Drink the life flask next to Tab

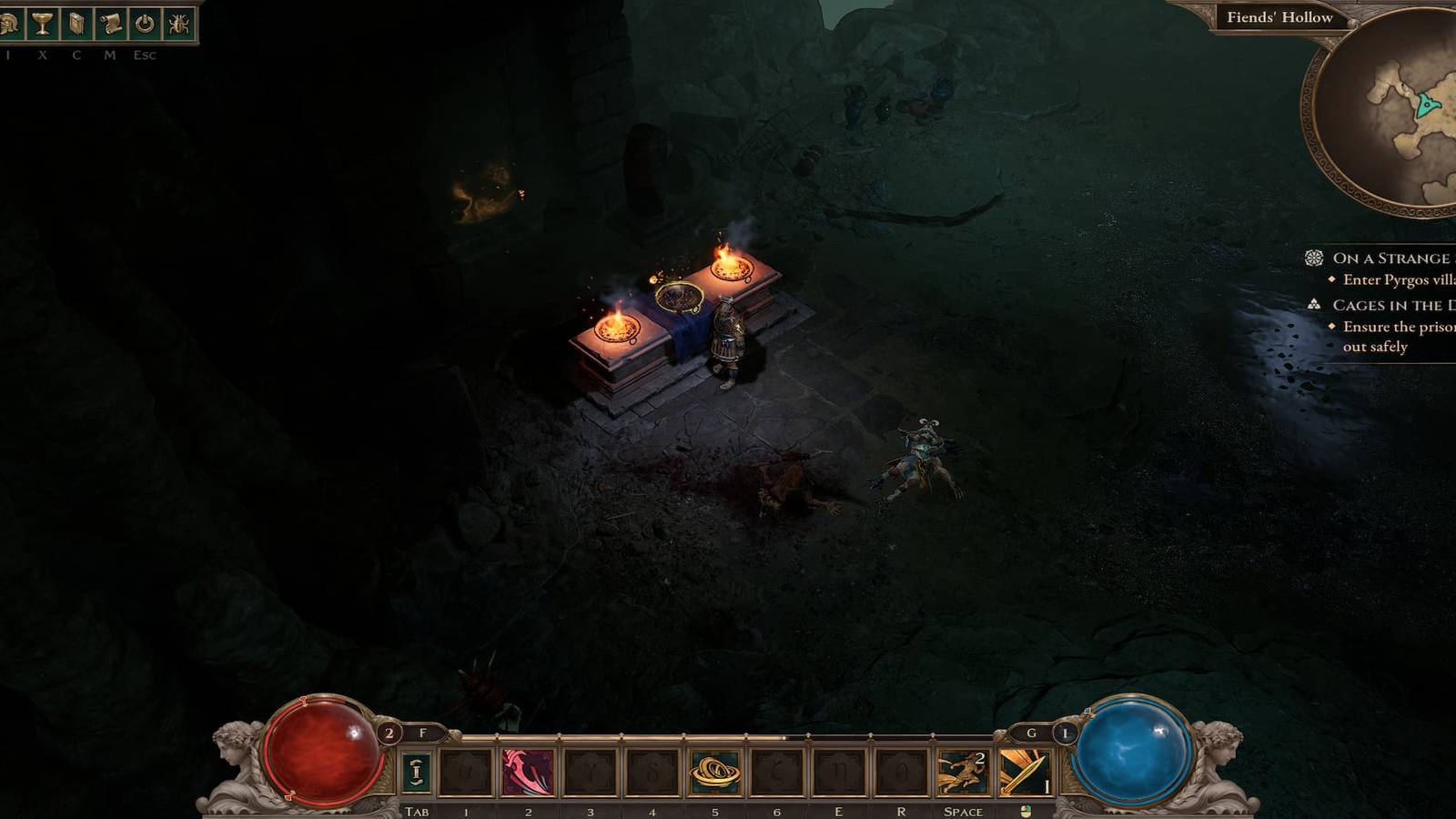(x=418, y=772)
